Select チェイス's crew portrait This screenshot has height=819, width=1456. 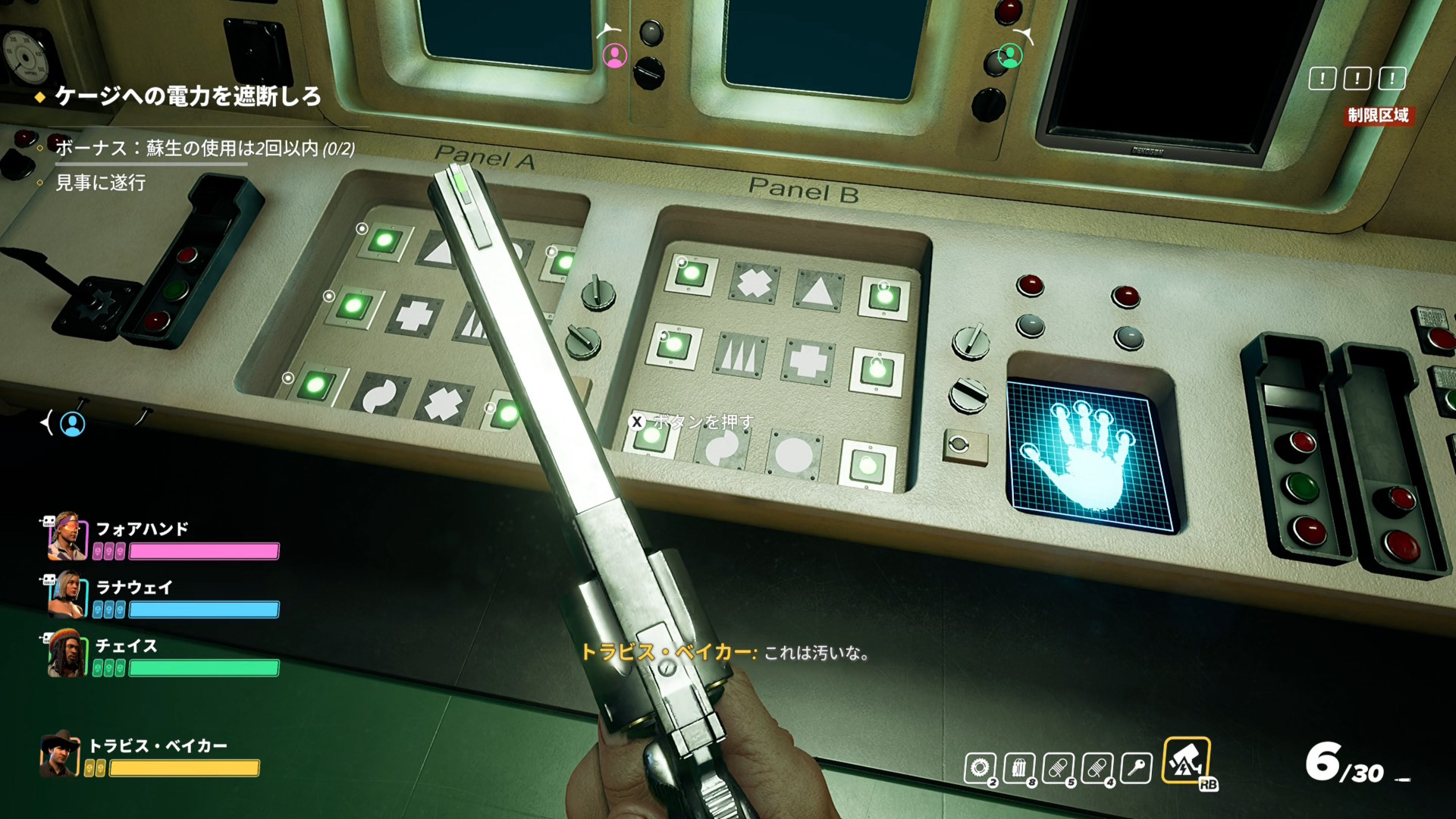pyautogui.click(x=65, y=654)
